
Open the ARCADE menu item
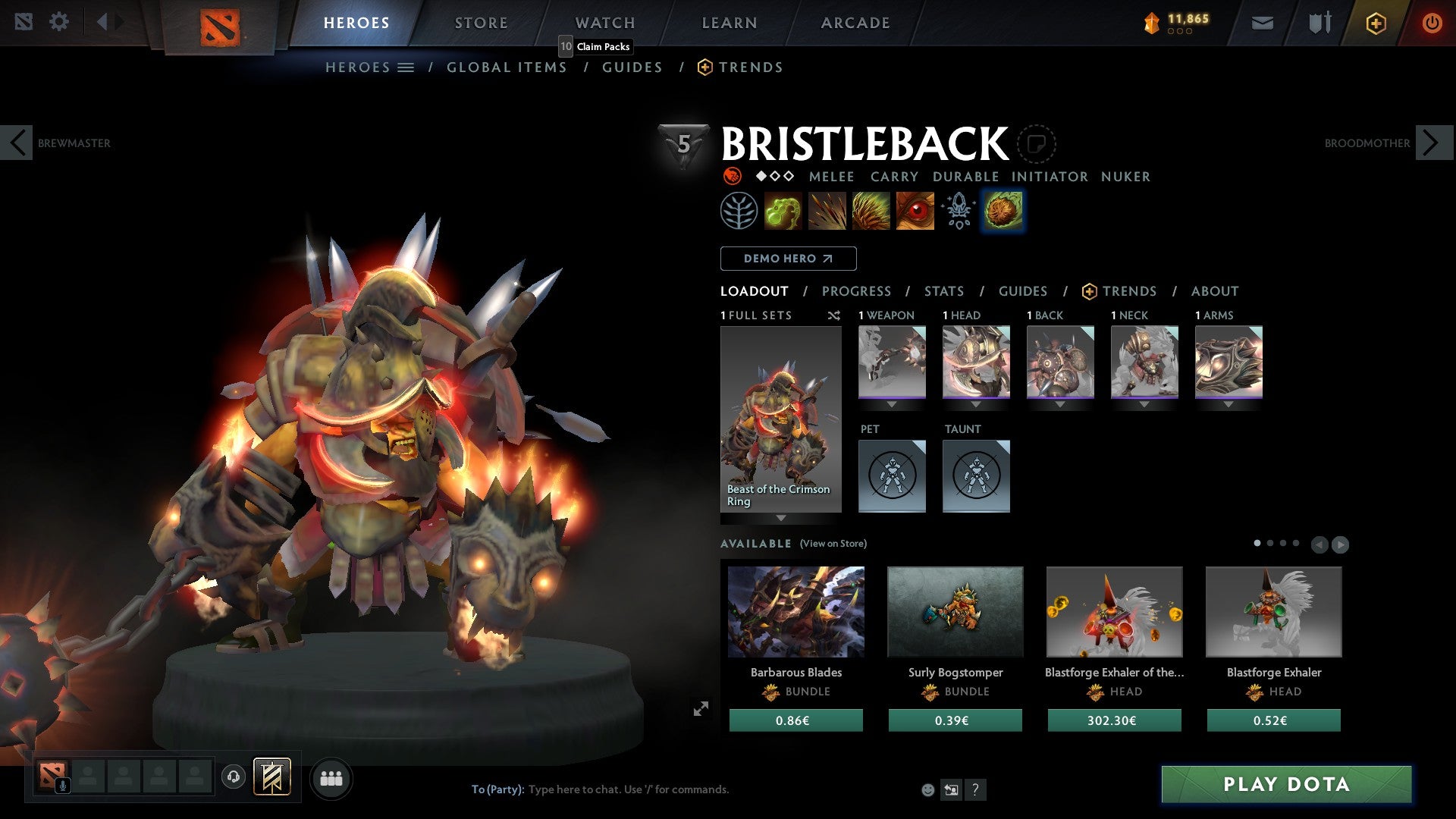[855, 22]
